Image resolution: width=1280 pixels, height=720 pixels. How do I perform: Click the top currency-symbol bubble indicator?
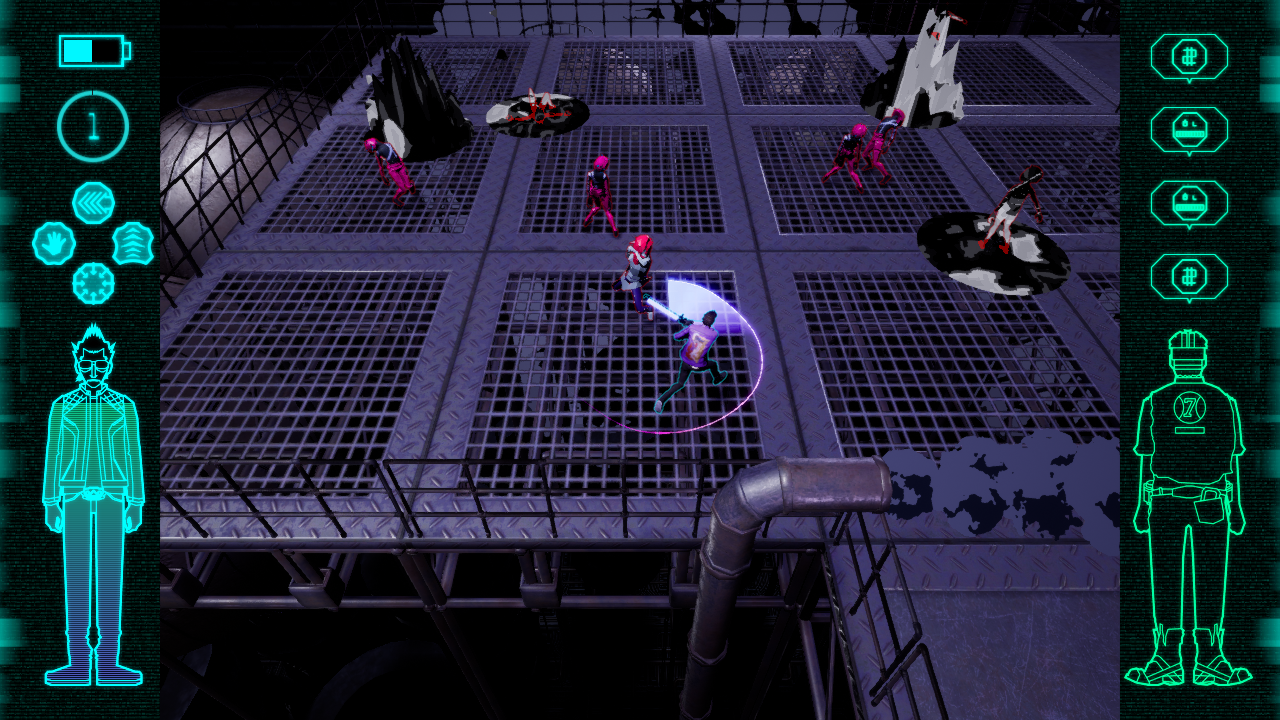(x=1190, y=57)
